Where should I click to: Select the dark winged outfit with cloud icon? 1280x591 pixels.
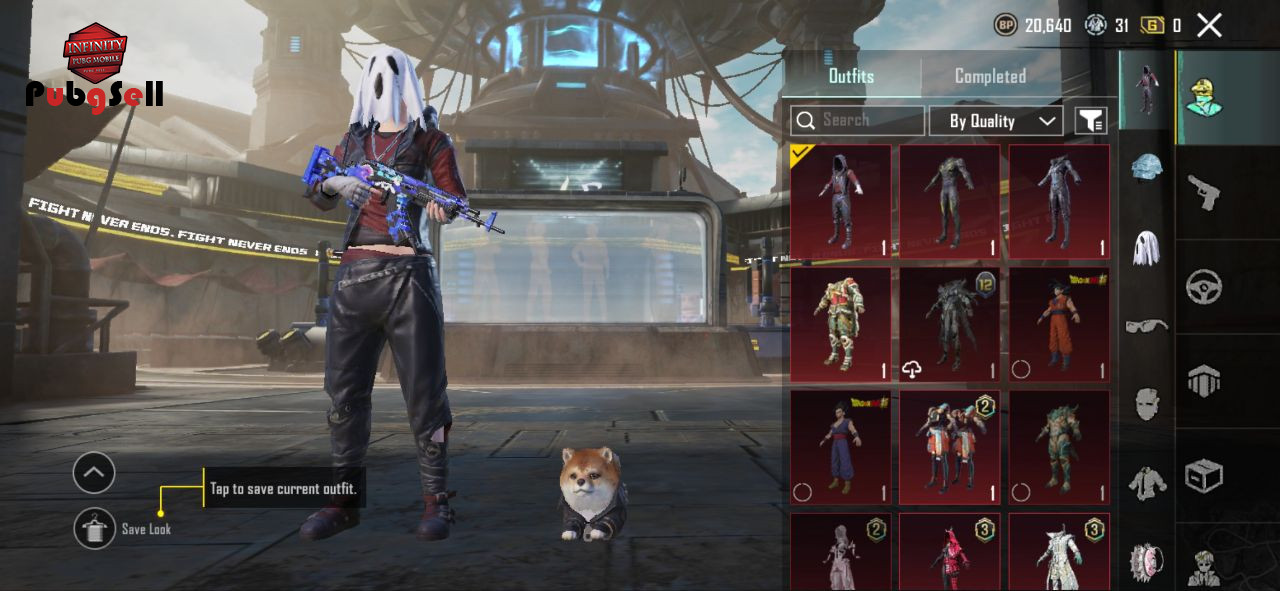click(949, 325)
